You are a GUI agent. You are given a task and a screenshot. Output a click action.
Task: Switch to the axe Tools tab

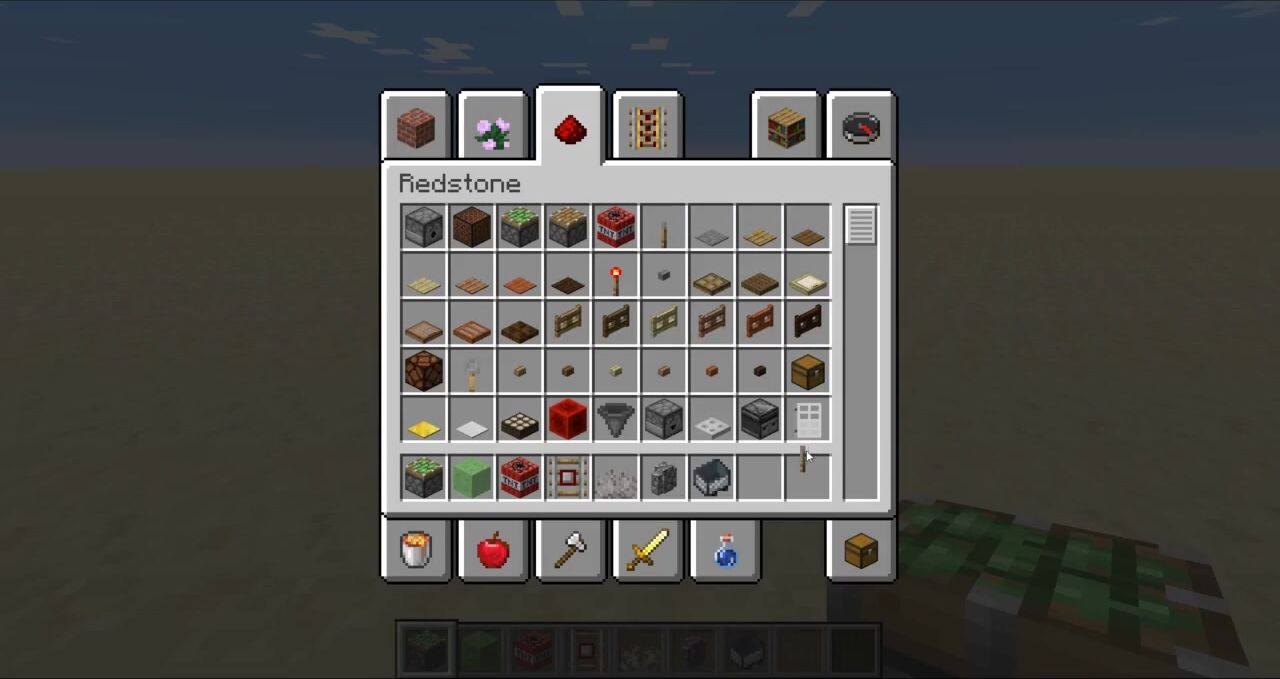coord(570,550)
